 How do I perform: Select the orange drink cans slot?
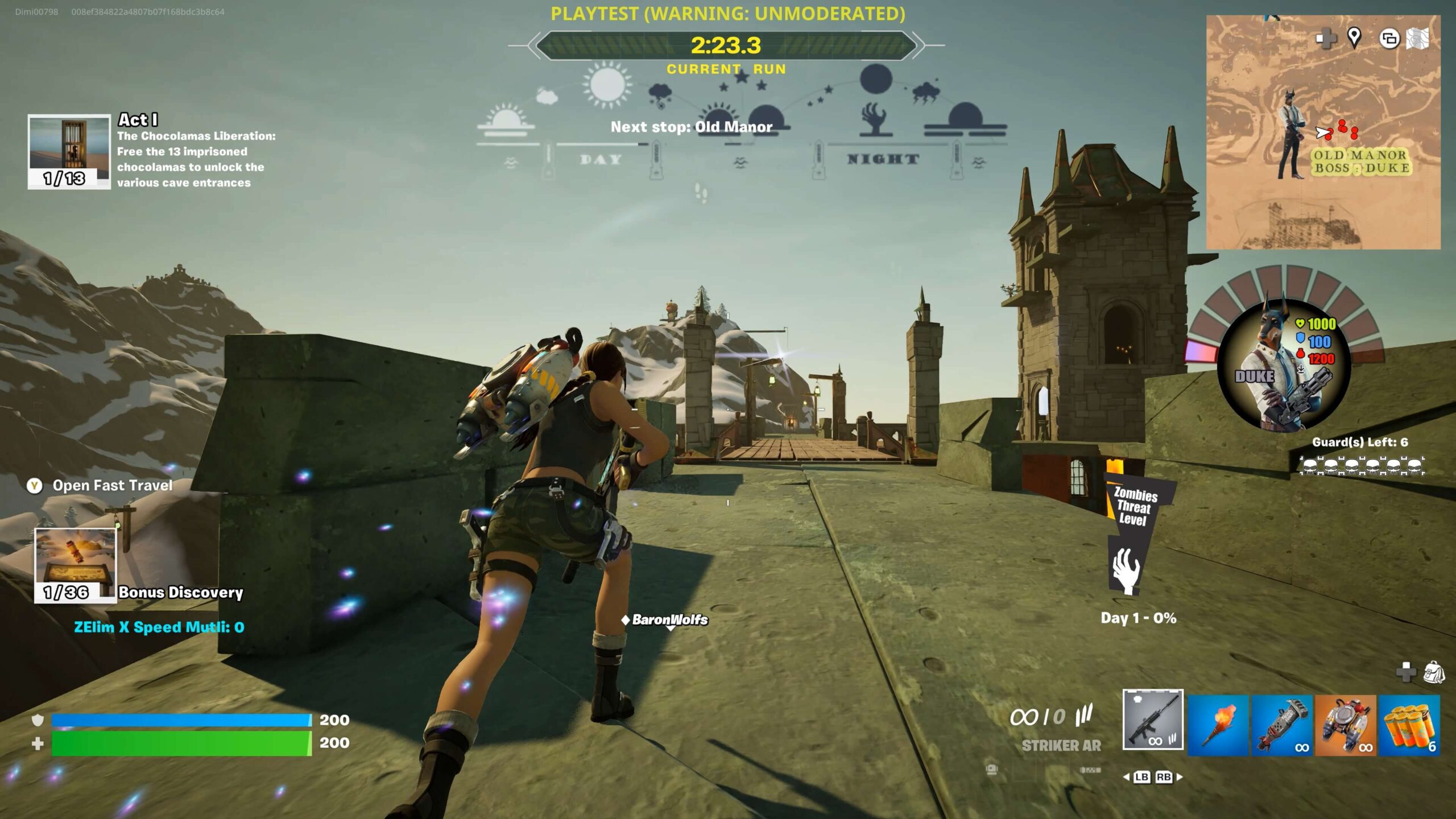coord(1409,725)
